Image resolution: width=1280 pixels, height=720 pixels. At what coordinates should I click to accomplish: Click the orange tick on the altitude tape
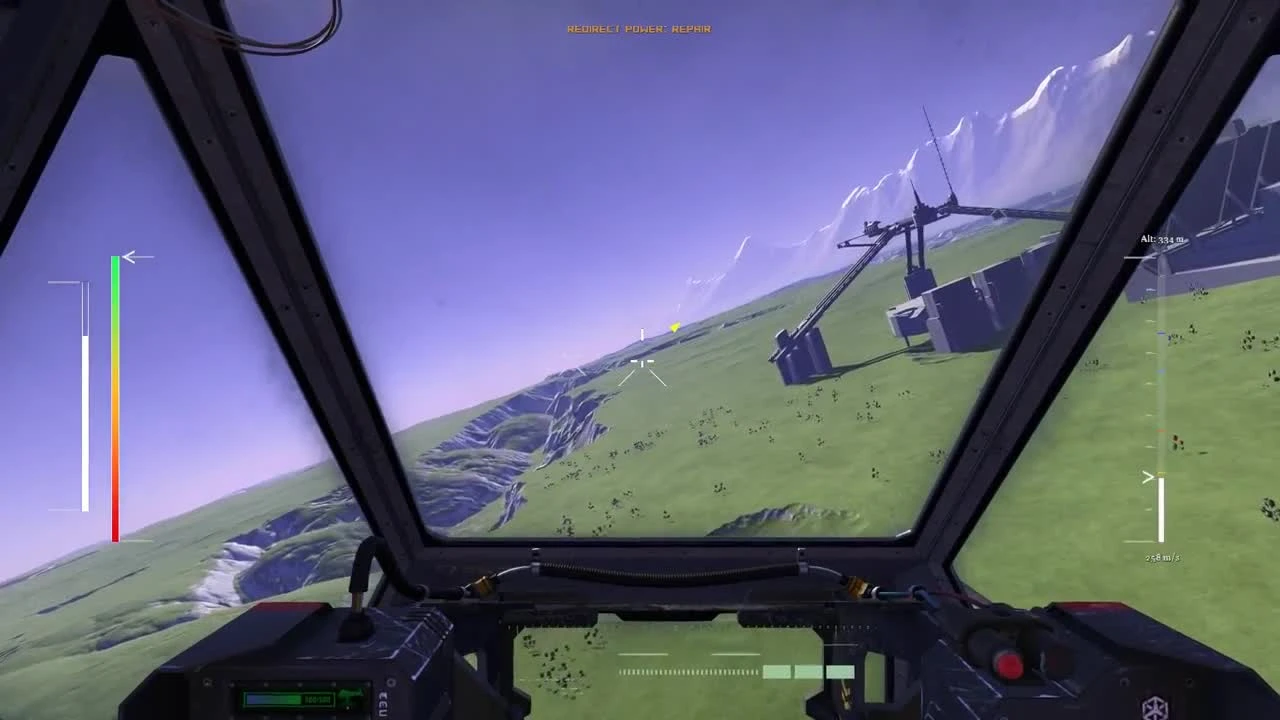(x=1161, y=431)
